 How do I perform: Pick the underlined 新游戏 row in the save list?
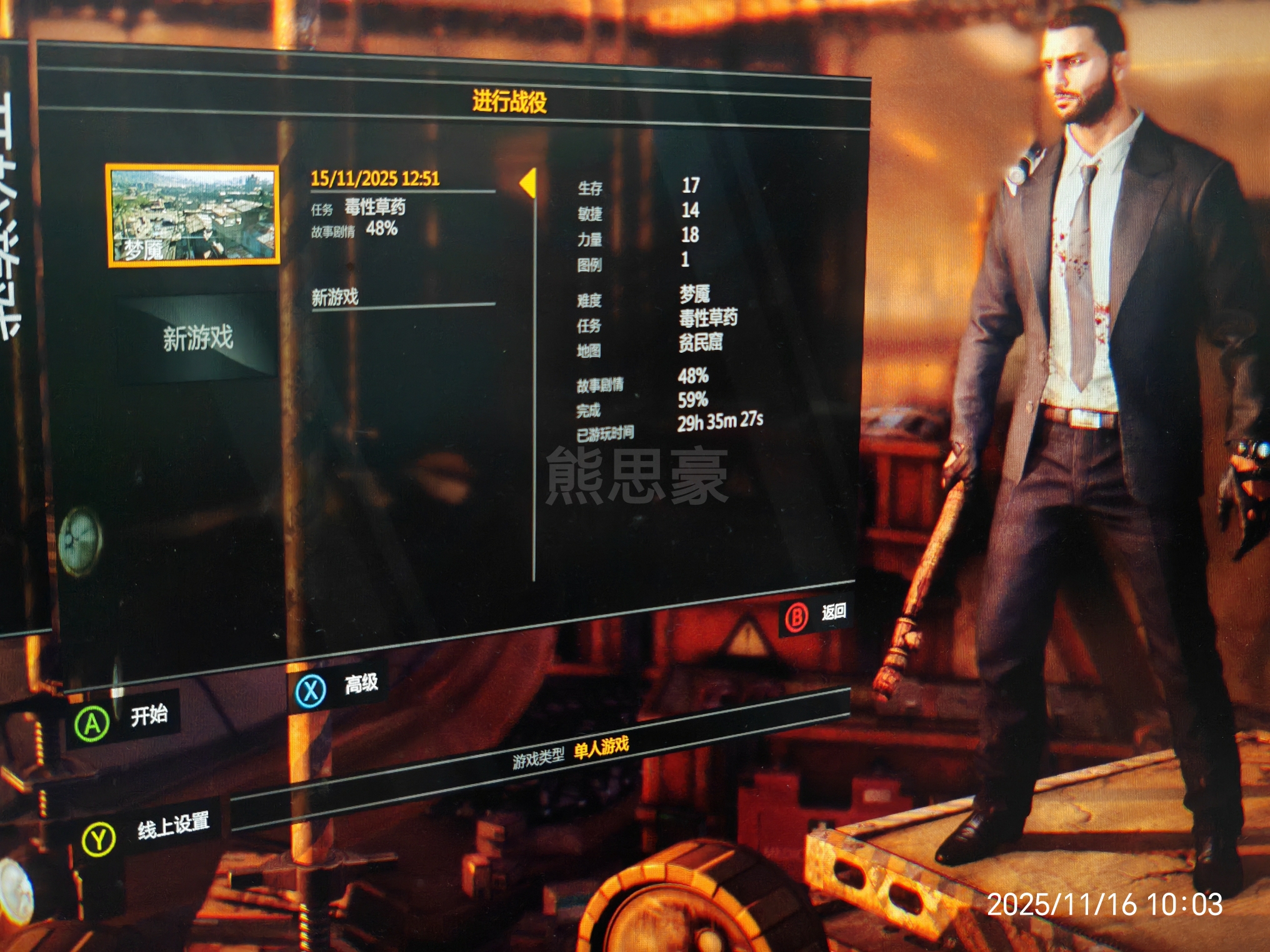[x=336, y=297]
